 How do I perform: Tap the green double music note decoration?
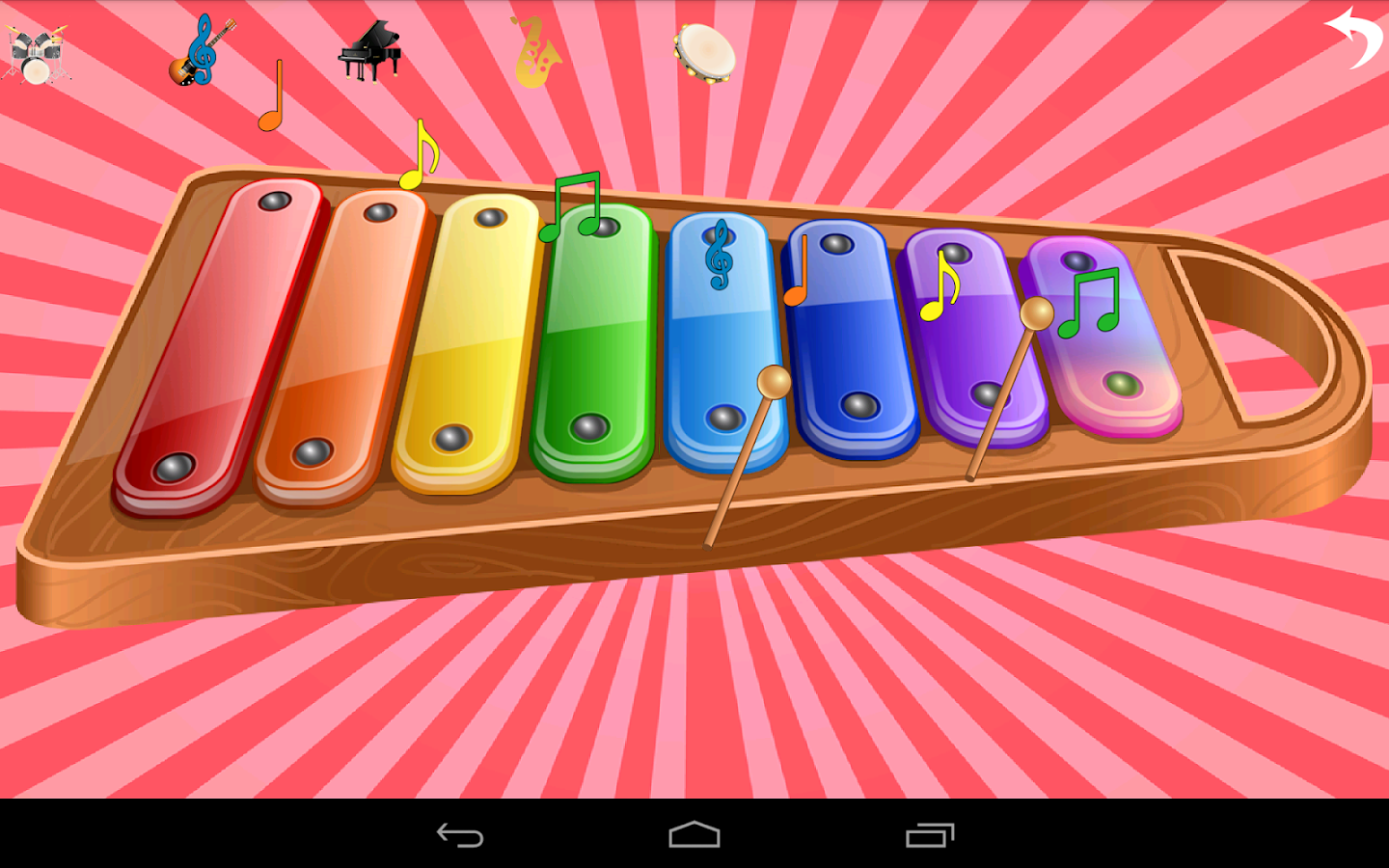pos(577,207)
